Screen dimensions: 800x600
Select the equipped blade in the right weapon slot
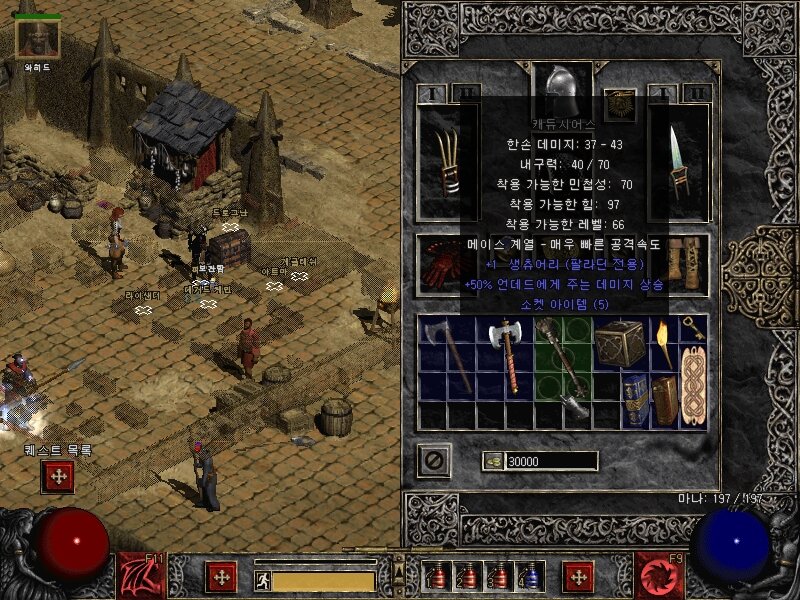coord(680,158)
